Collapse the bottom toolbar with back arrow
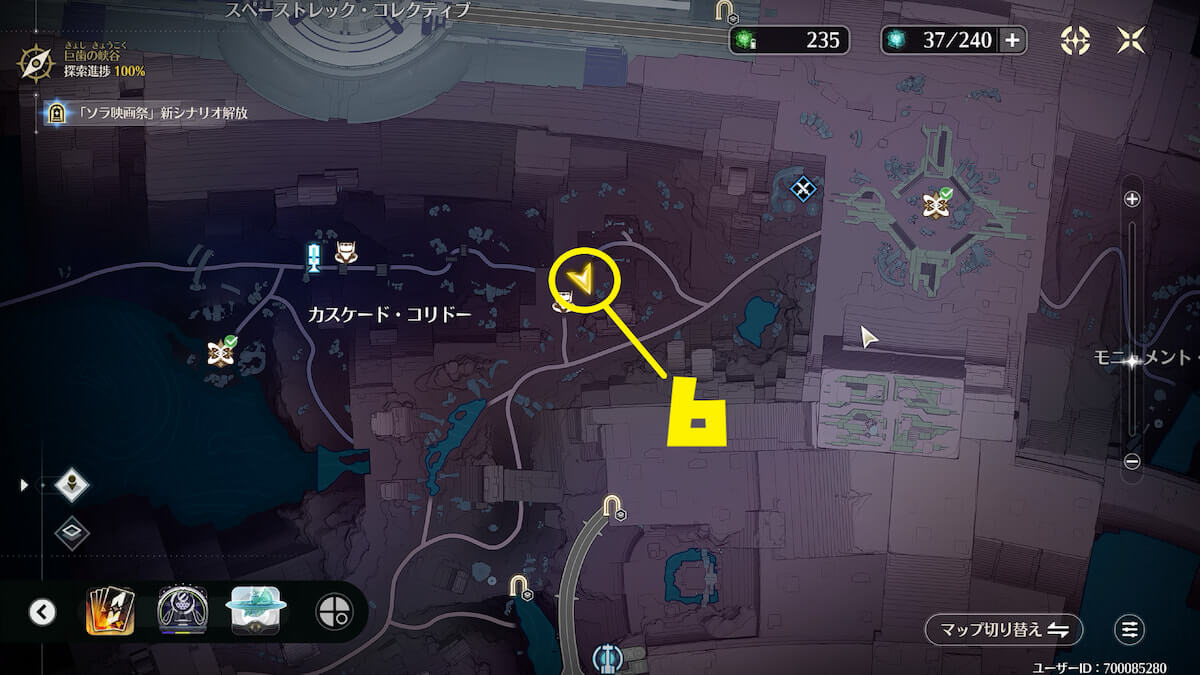 pyautogui.click(x=42, y=612)
